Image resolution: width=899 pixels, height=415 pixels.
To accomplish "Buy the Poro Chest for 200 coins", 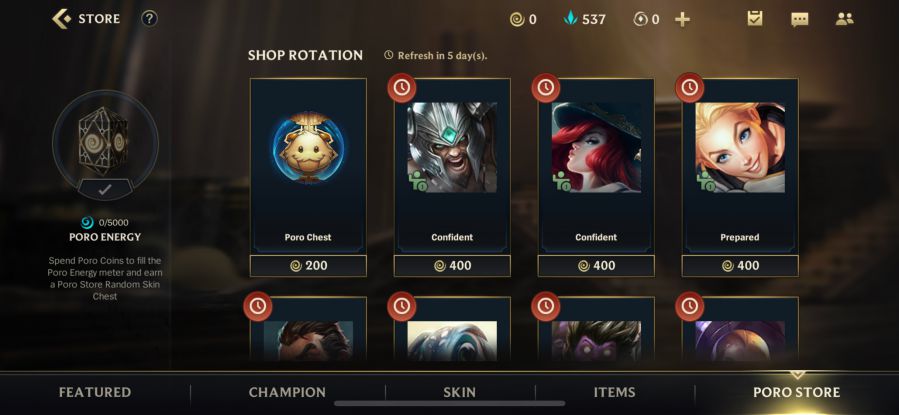I will 308,266.
